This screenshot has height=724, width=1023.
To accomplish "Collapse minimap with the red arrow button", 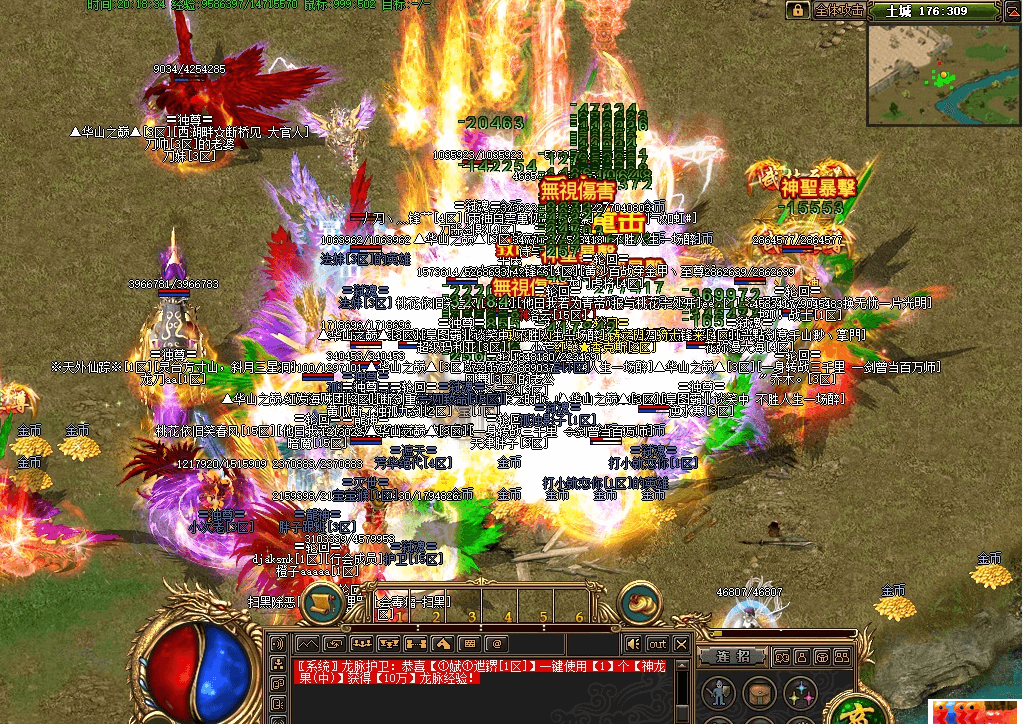I will pyautogui.click(x=1010, y=11).
